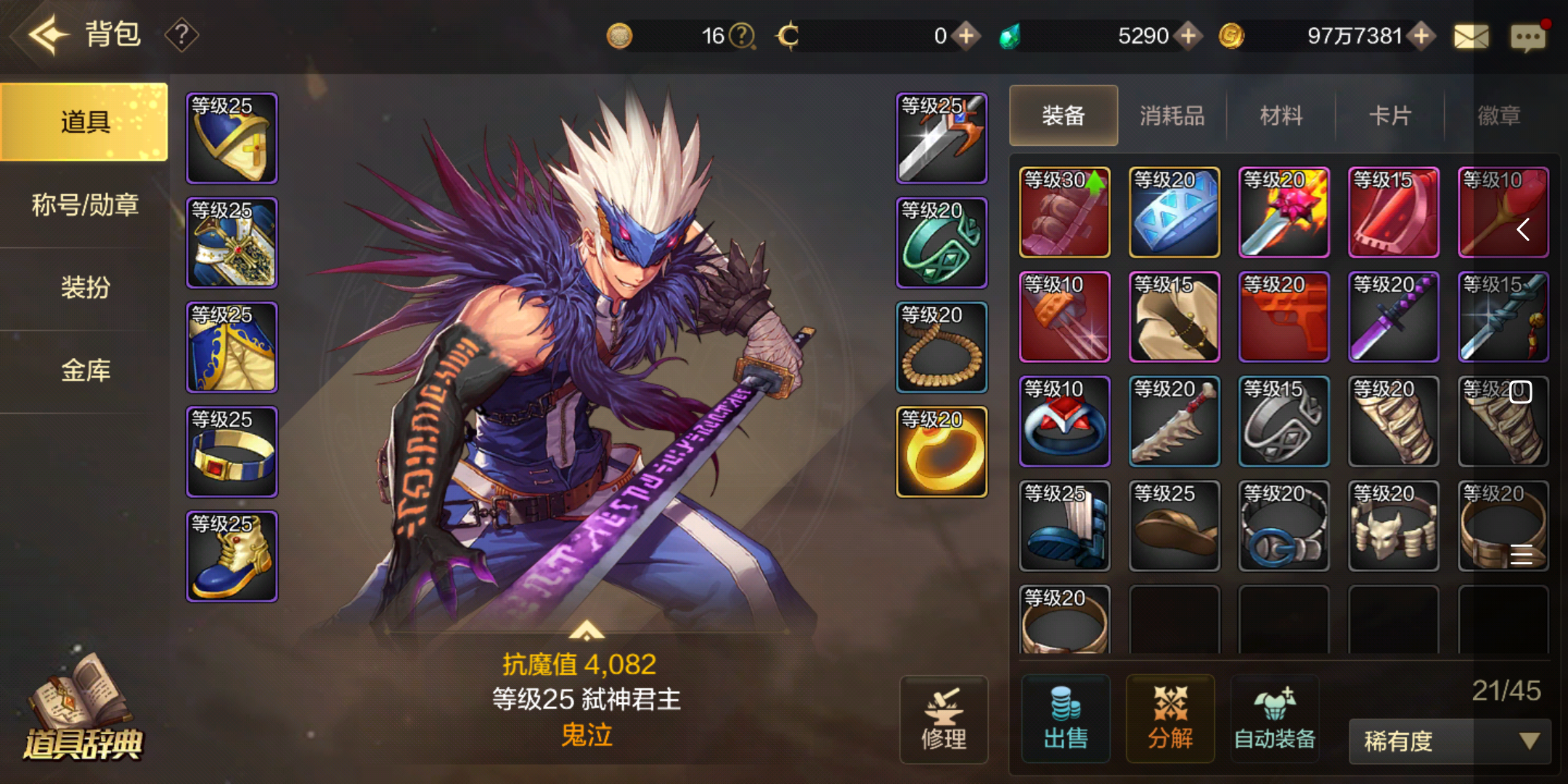Image resolution: width=1568 pixels, height=784 pixels.
Task: Tap the back arrow to exit 背包
Action: pos(48,34)
